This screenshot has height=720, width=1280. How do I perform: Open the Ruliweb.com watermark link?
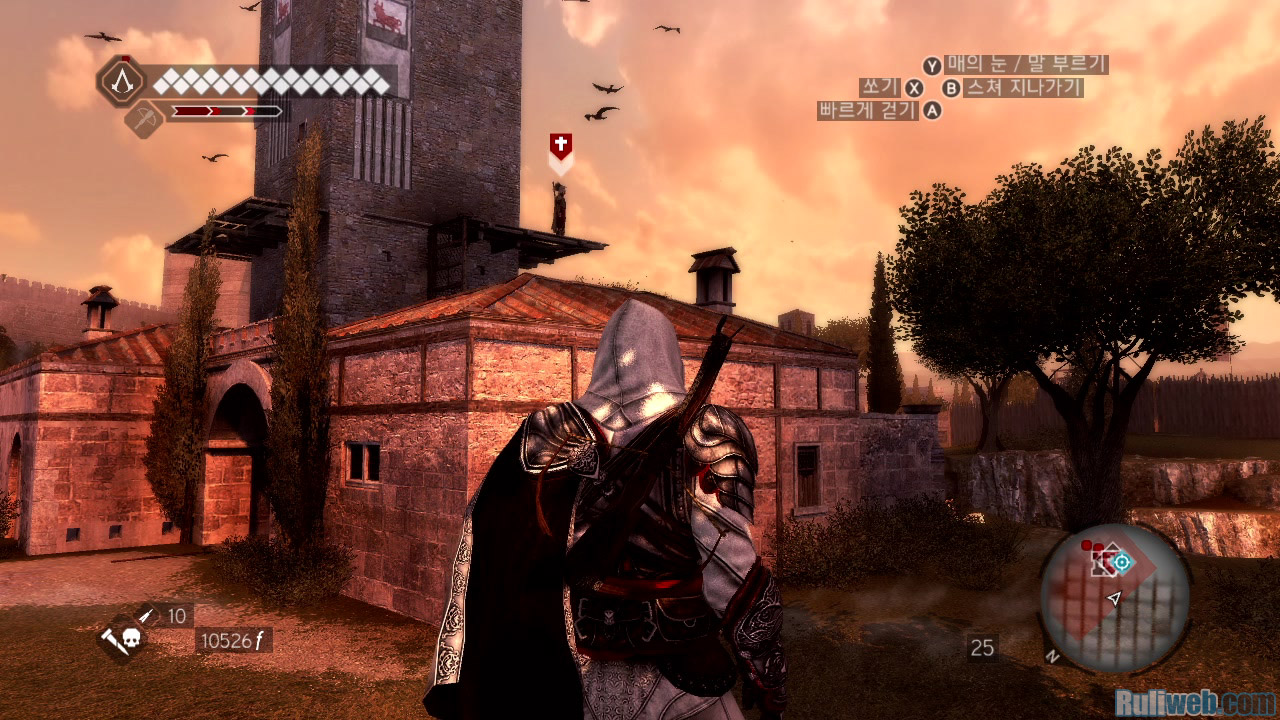pyautogui.click(x=1194, y=701)
